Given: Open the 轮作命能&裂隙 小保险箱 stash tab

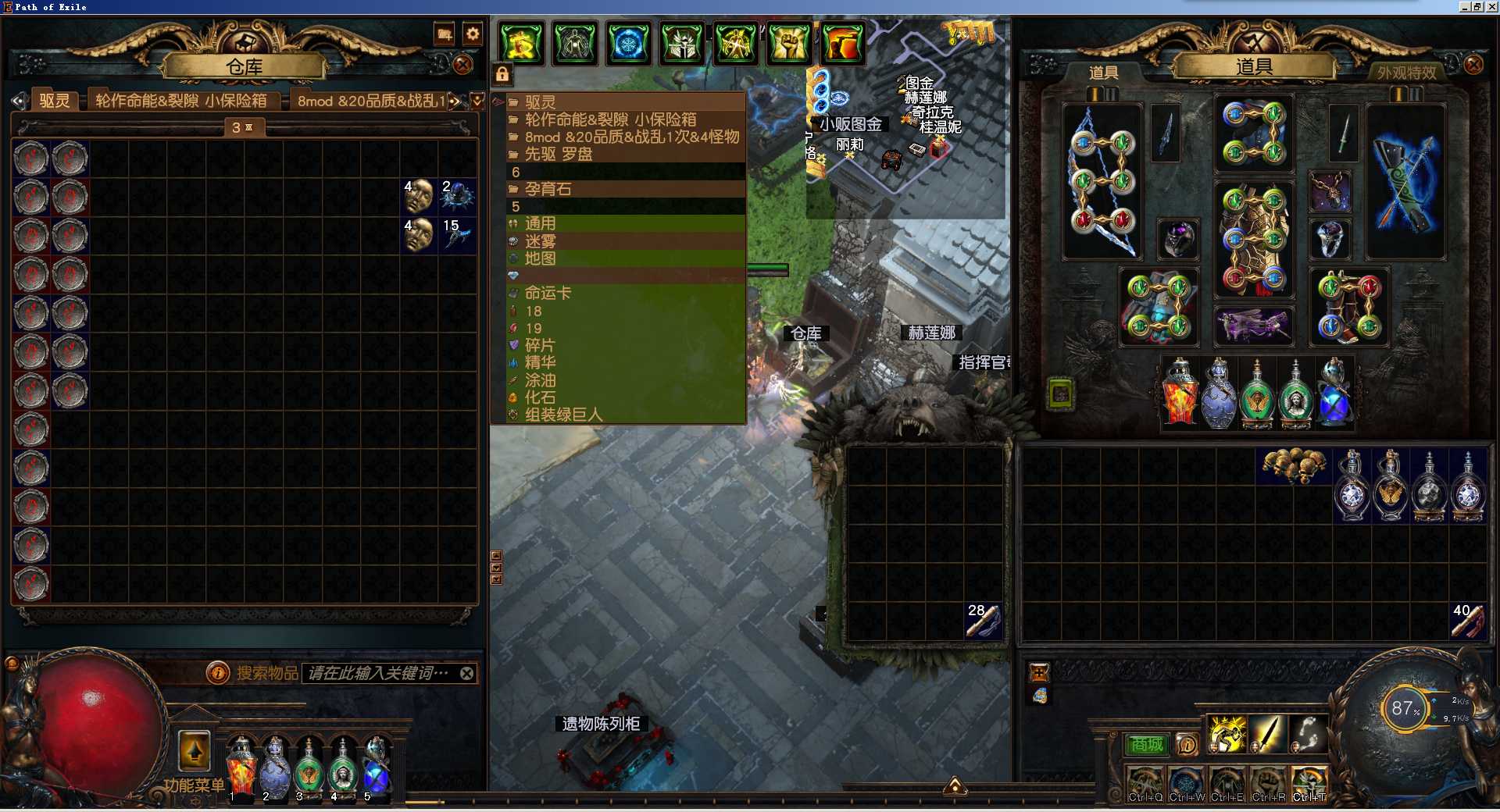Looking at the screenshot, I should tap(181, 101).
